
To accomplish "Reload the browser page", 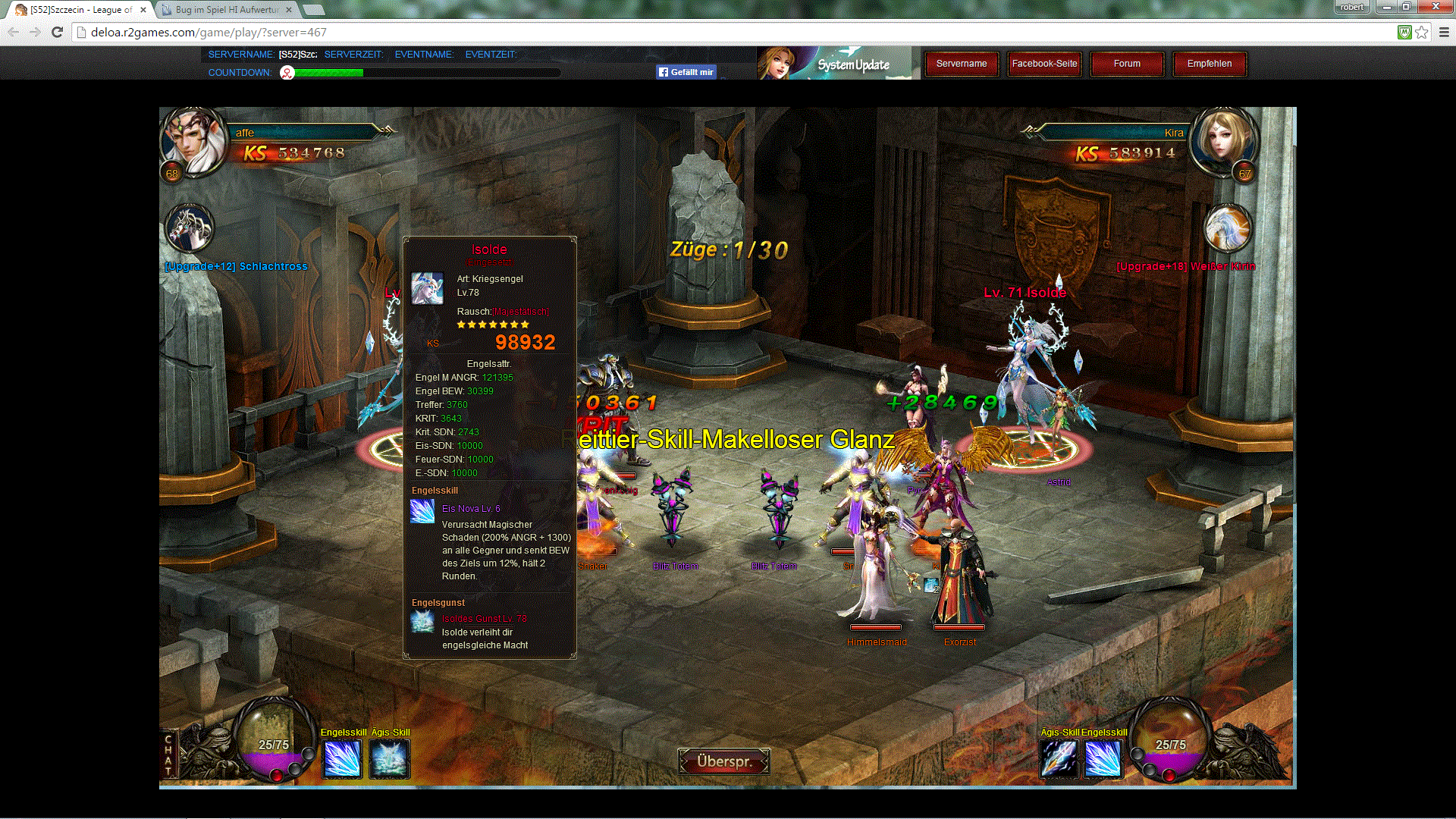I will pos(57,32).
